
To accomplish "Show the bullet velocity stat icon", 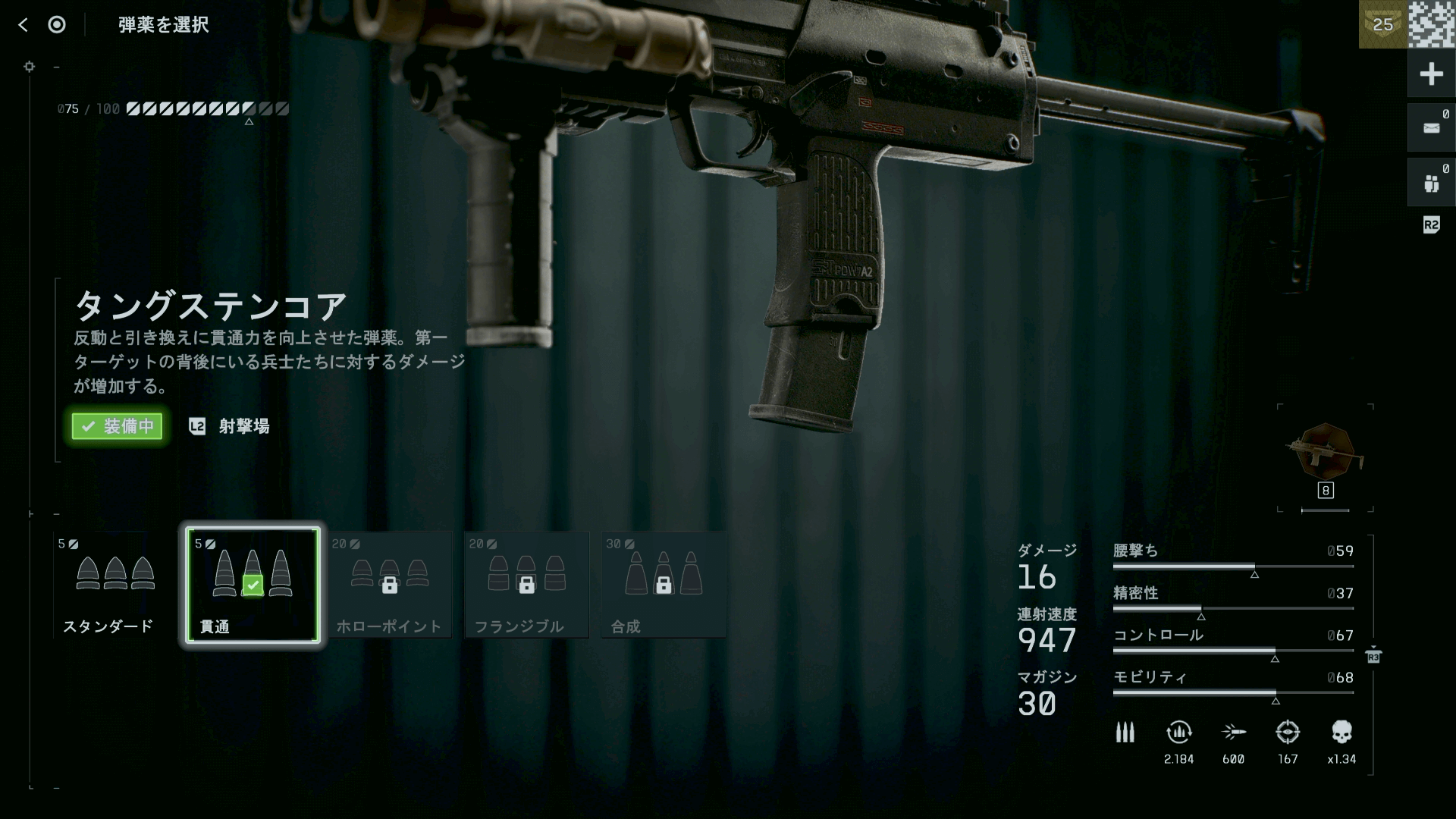I will pyautogui.click(x=1234, y=733).
